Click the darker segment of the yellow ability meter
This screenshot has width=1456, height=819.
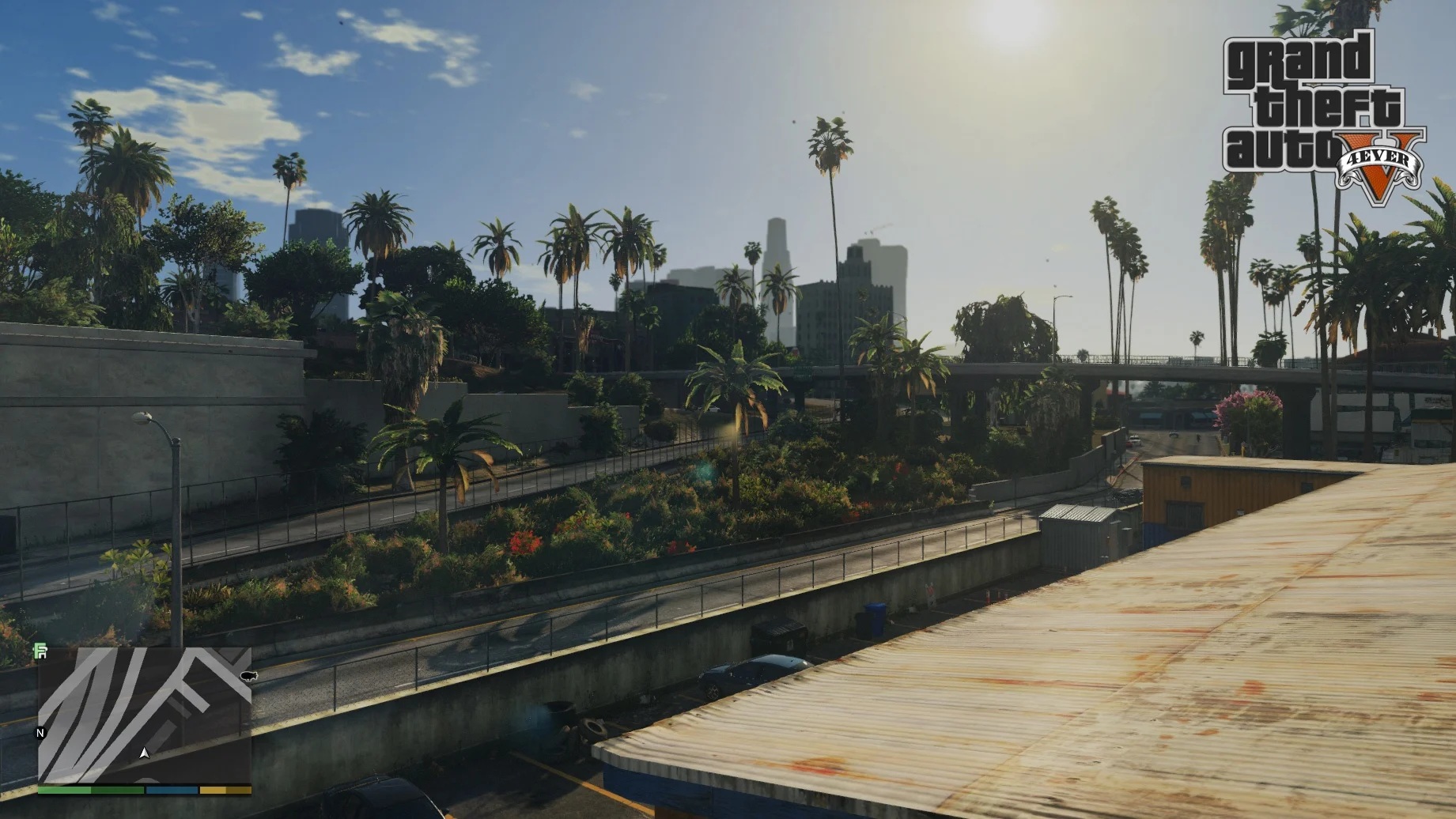(x=239, y=789)
